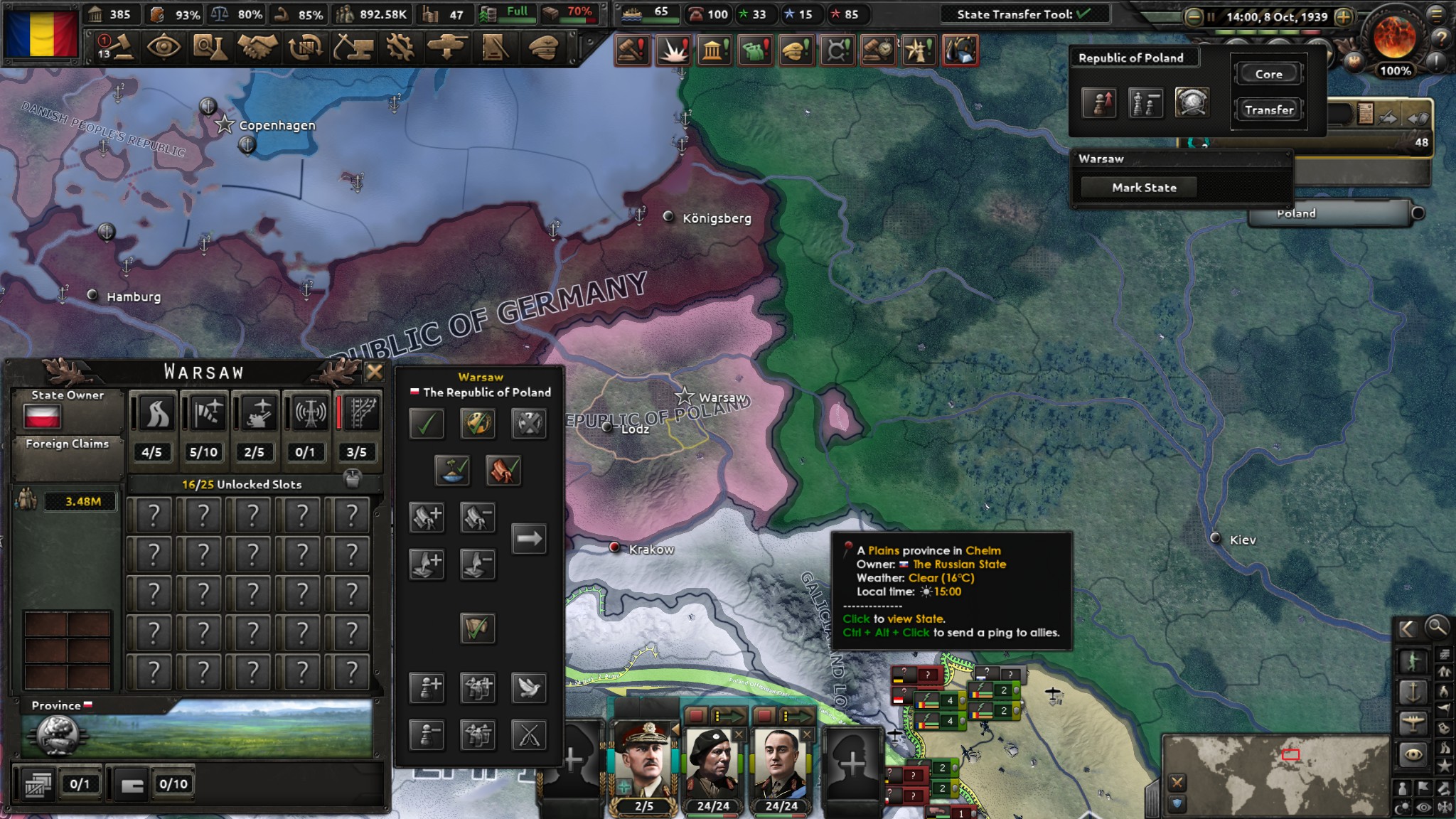Click the right-arrow transfer control in Warsaw panel
Screen dimensions: 1456x819
[530, 538]
